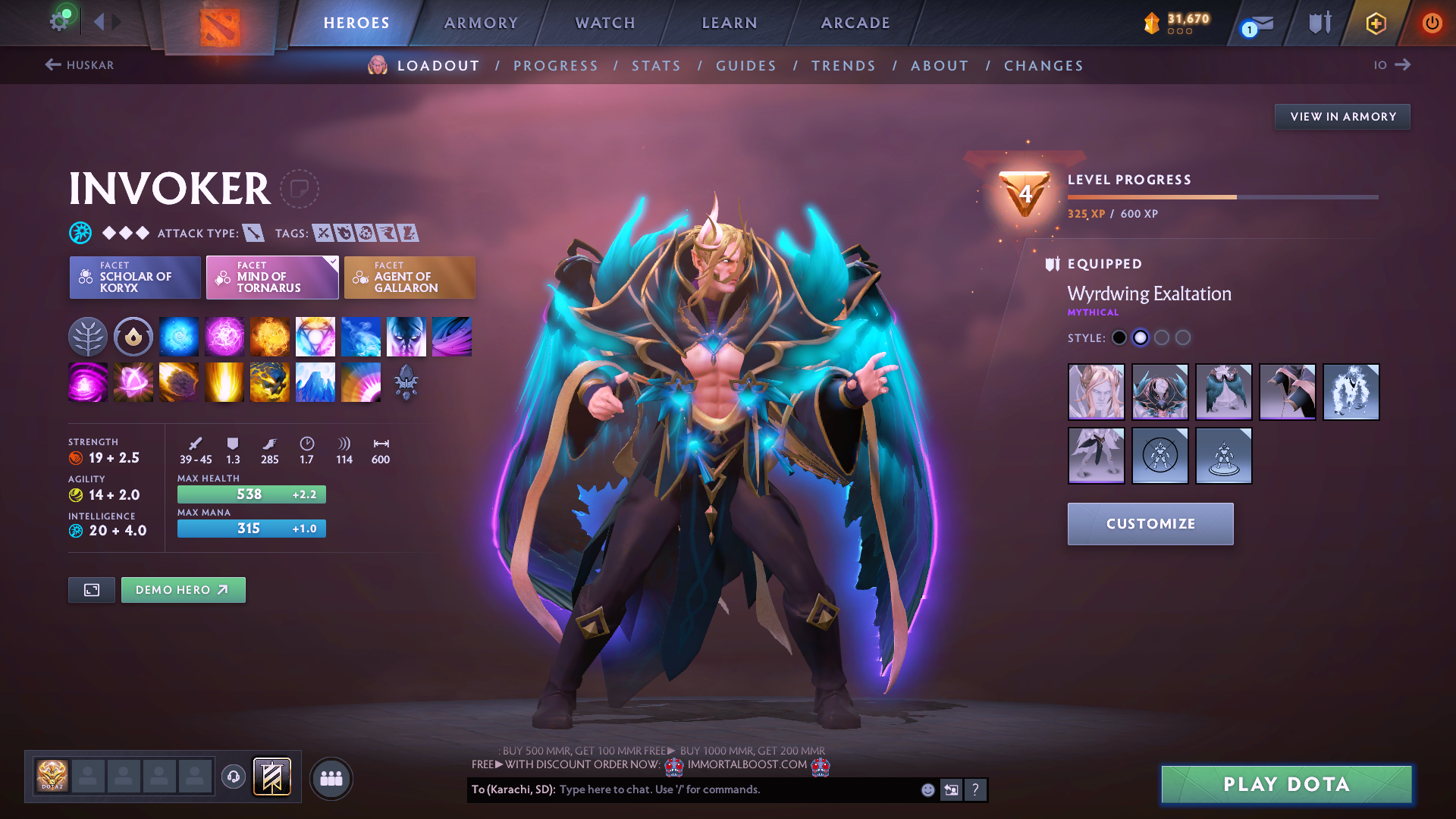The width and height of the screenshot is (1456, 819).
Task: Open the settings gear icon
Action: click(59, 21)
